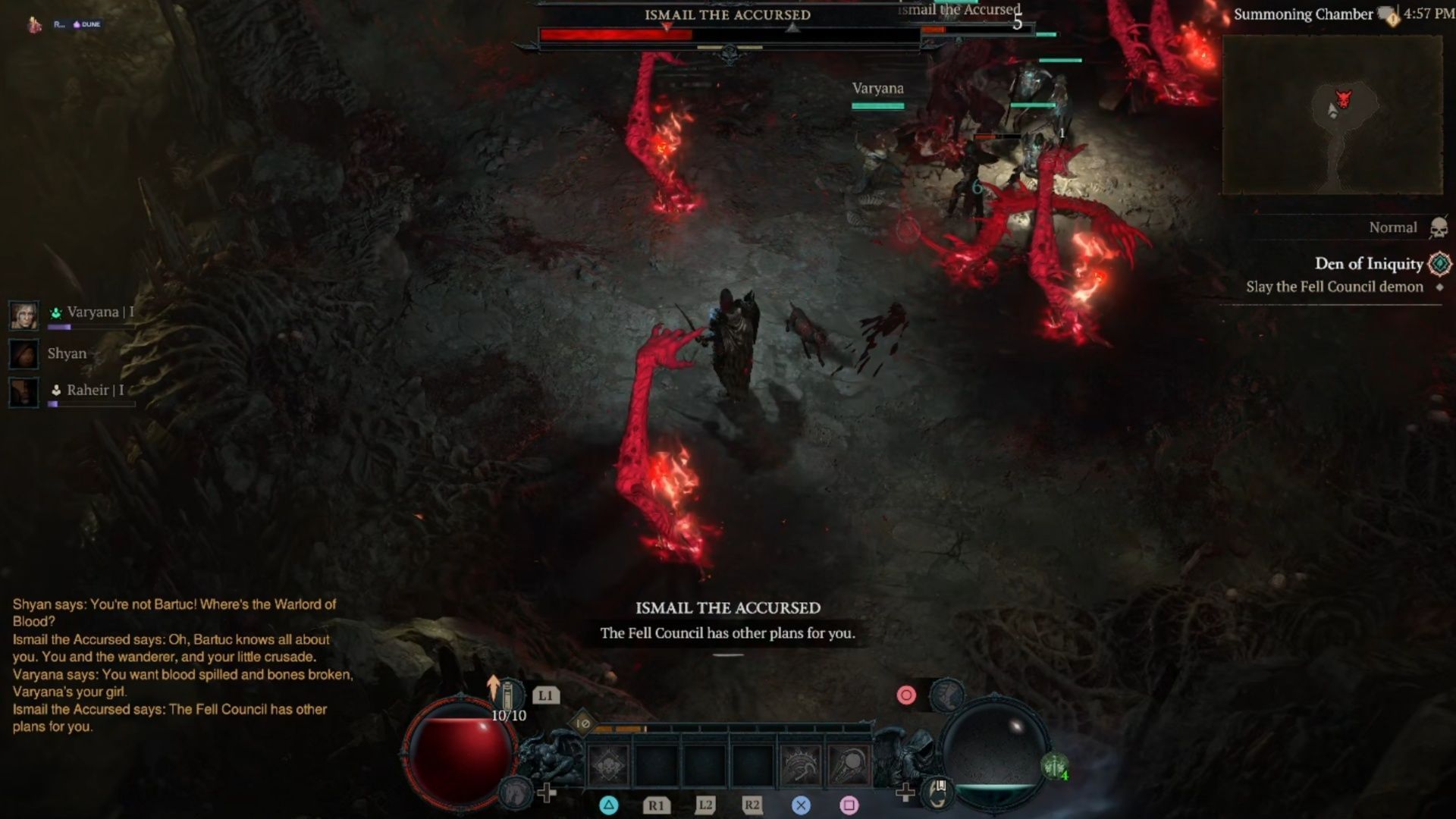Click the red demon marker on minimap
The width and height of the screenshot is (1456, 819).
[1343, 99]
